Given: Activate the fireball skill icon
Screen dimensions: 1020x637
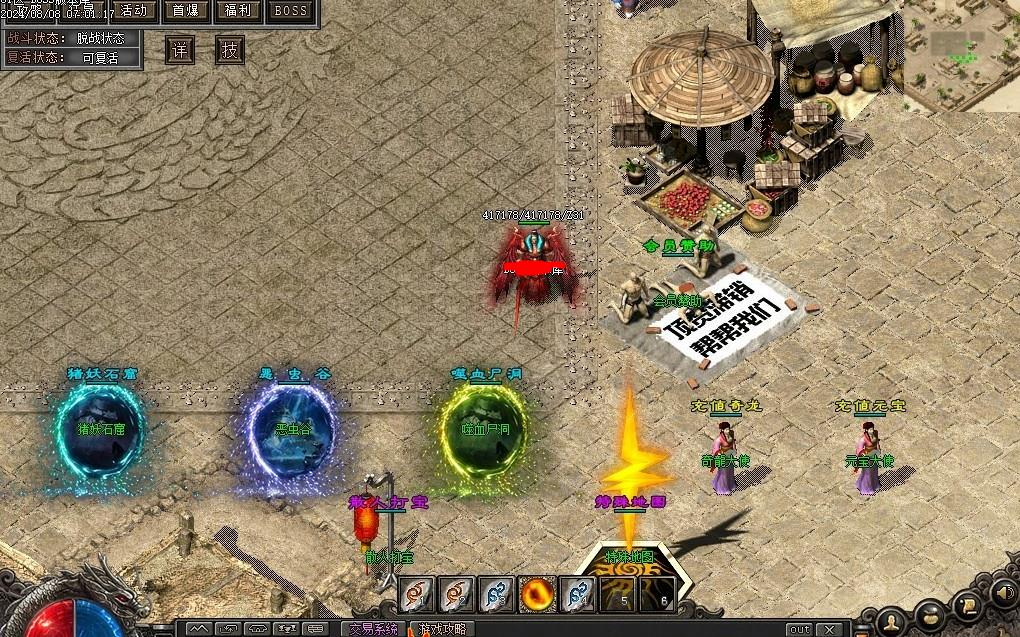Looking at the screenshot, I should point(538,595).
